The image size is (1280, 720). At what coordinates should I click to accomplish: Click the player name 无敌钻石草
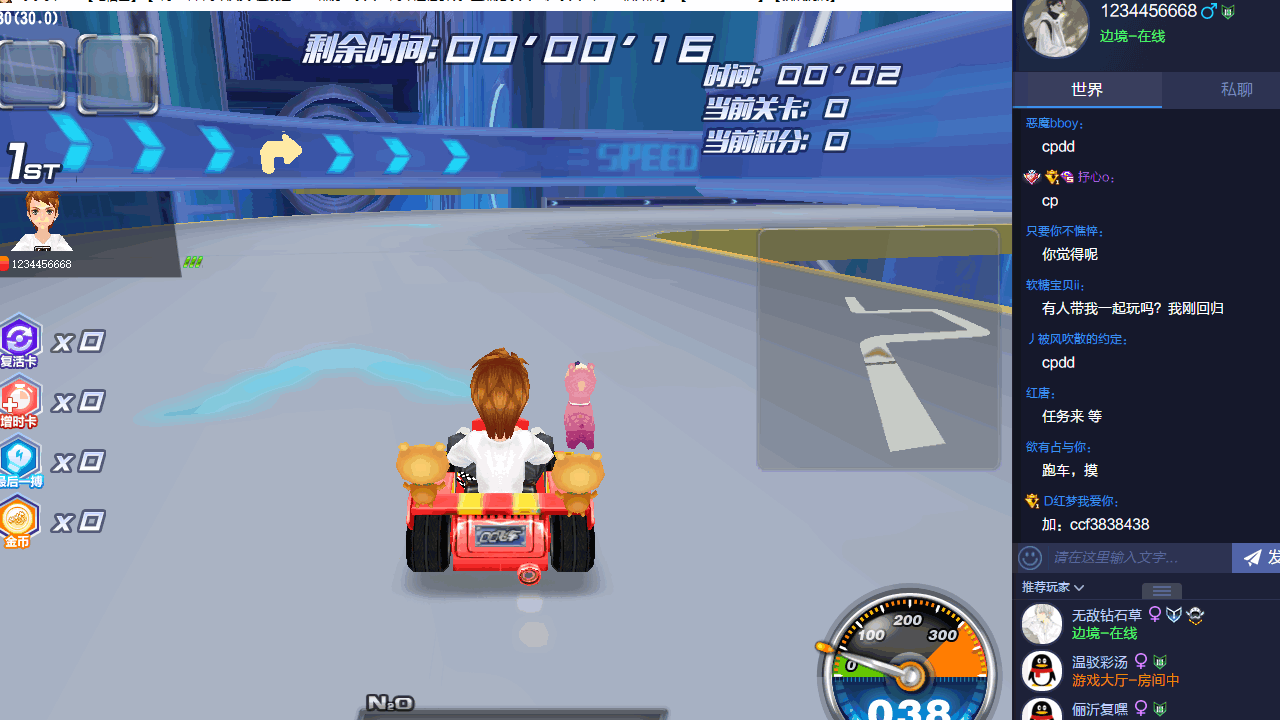pyautogui.click(x=1106, y=614)
